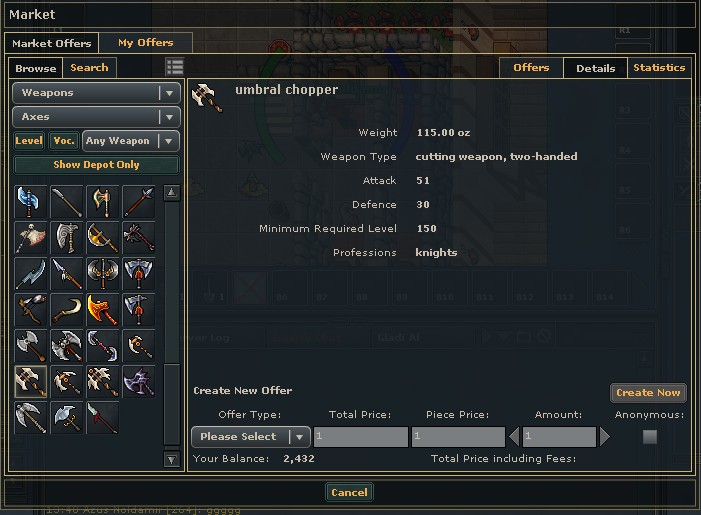This screenshot has height=515, width=701.
Task: Open the Weapons category dropdown
Action: (x=96, y=93)
